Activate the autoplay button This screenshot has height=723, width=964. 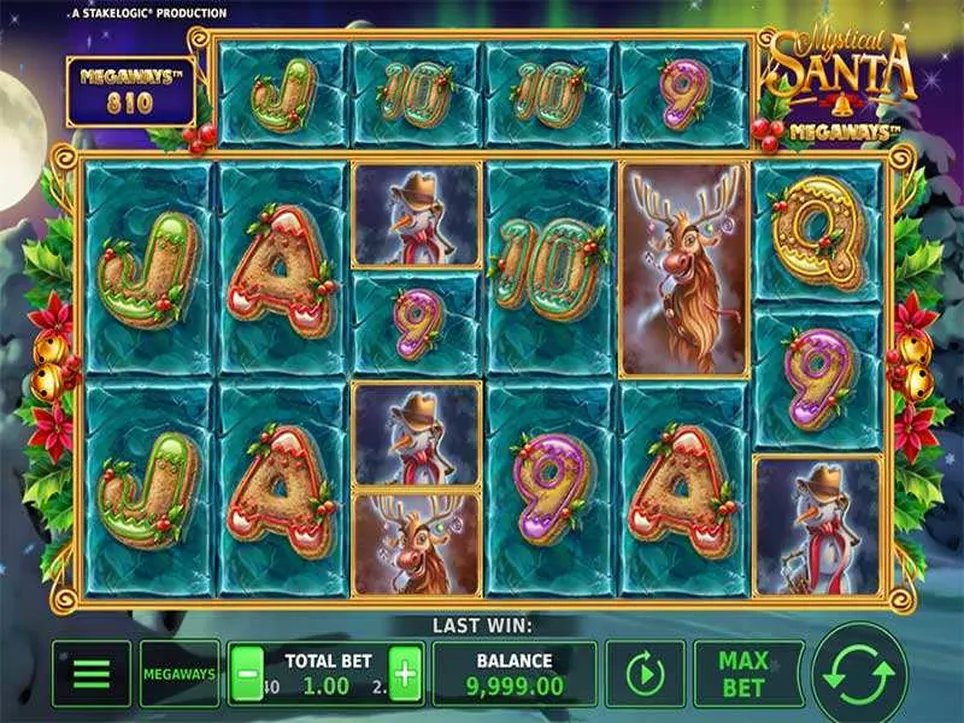pyautogui.click(x=645, y=674)
